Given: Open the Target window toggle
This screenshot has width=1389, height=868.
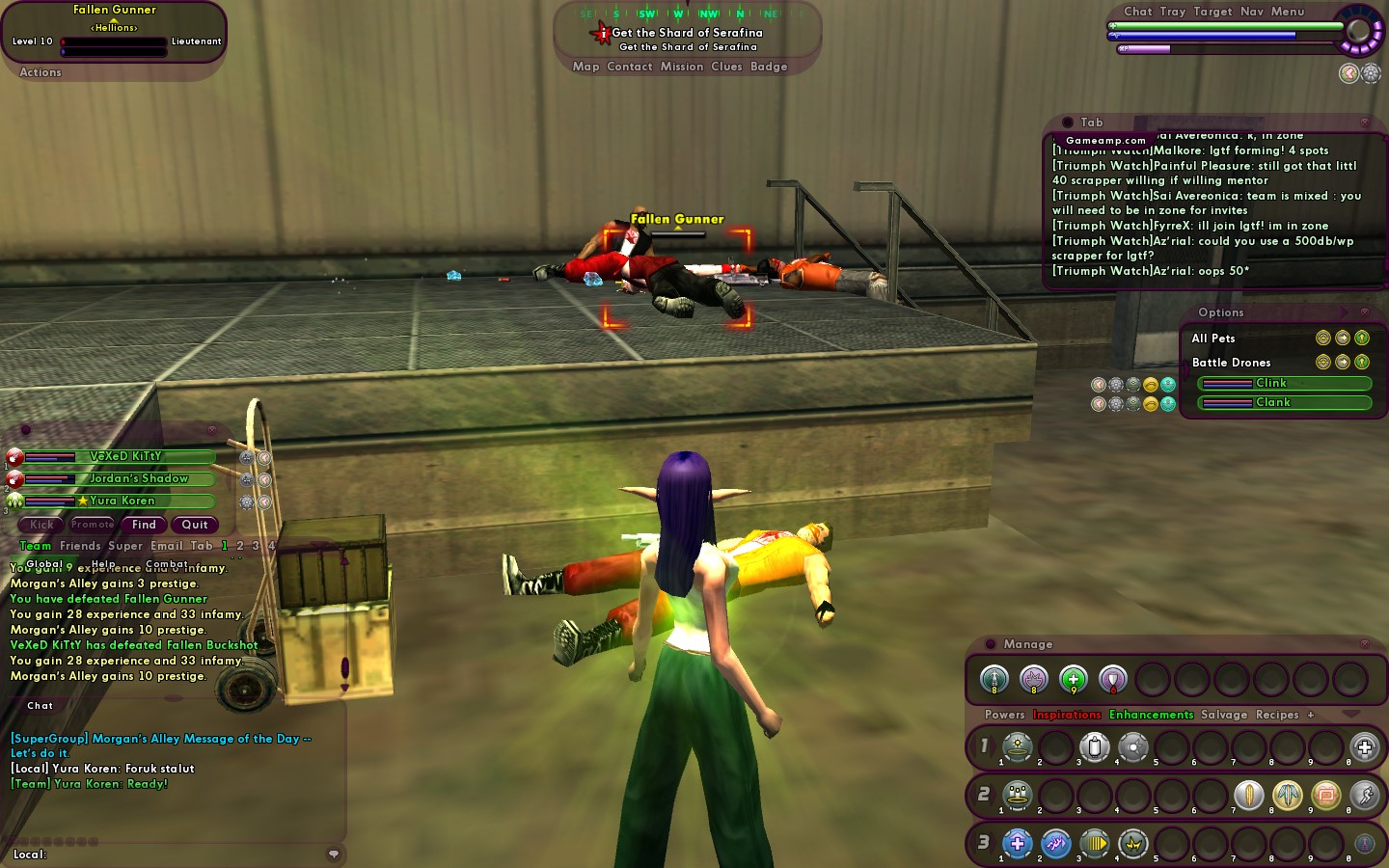Looking at the screenshot, I should [1212, 12].
